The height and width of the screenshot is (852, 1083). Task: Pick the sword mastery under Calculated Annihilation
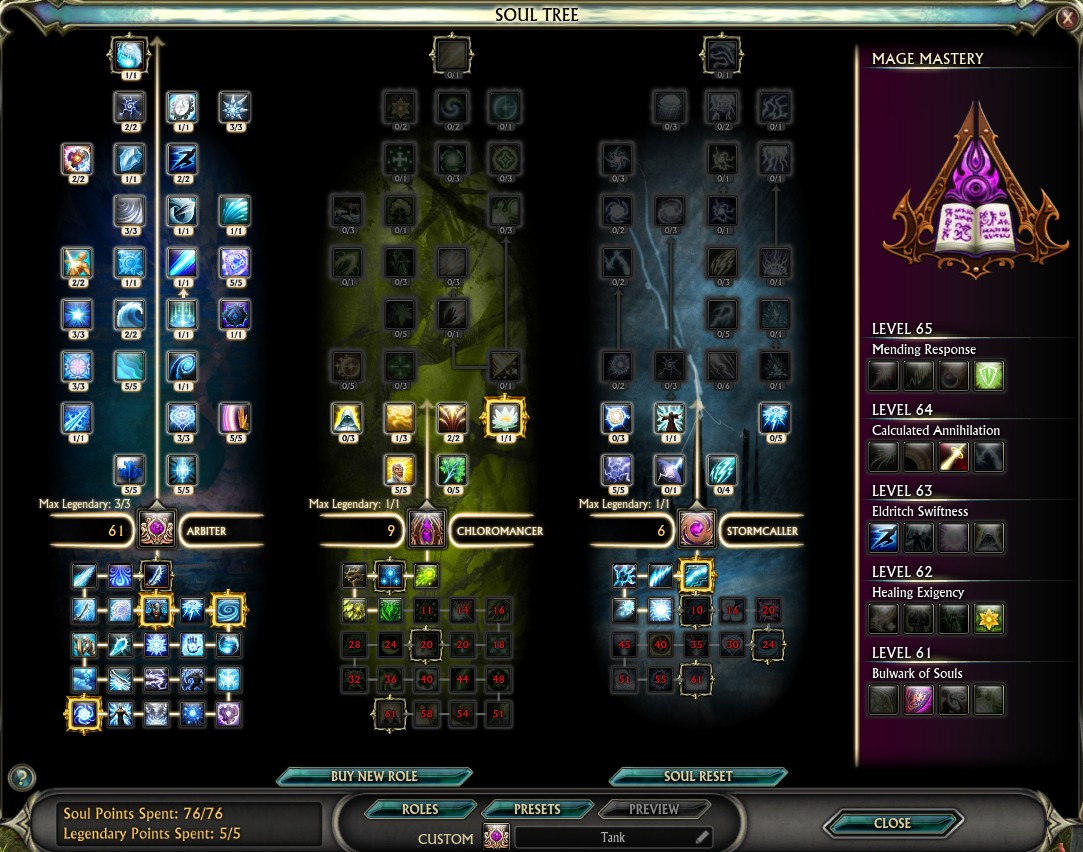point(953,457)
